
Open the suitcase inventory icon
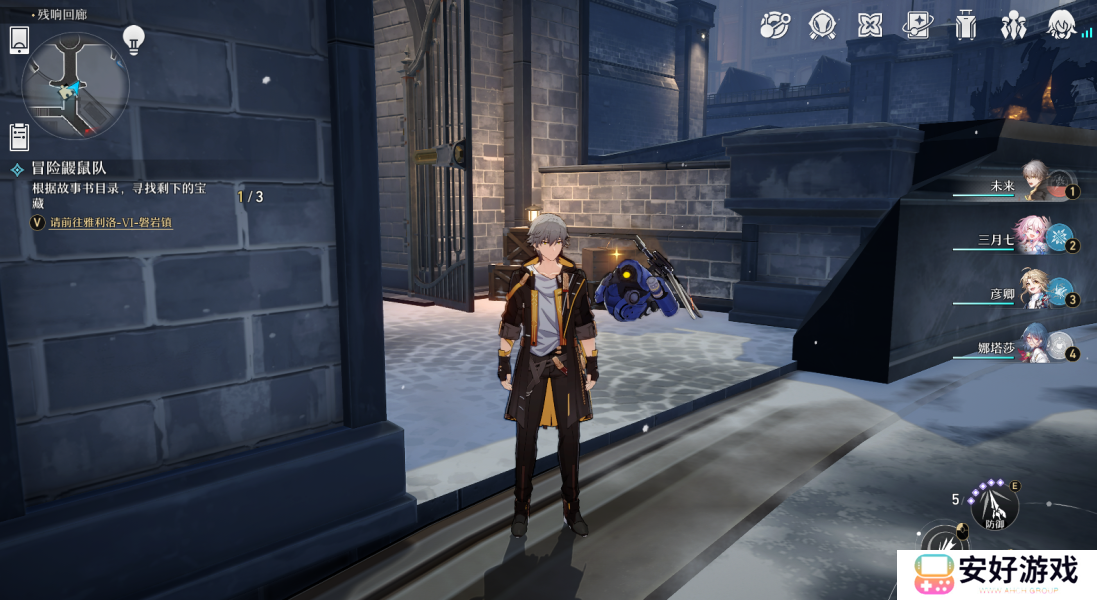pyautogui.click(x=965, y=25)
